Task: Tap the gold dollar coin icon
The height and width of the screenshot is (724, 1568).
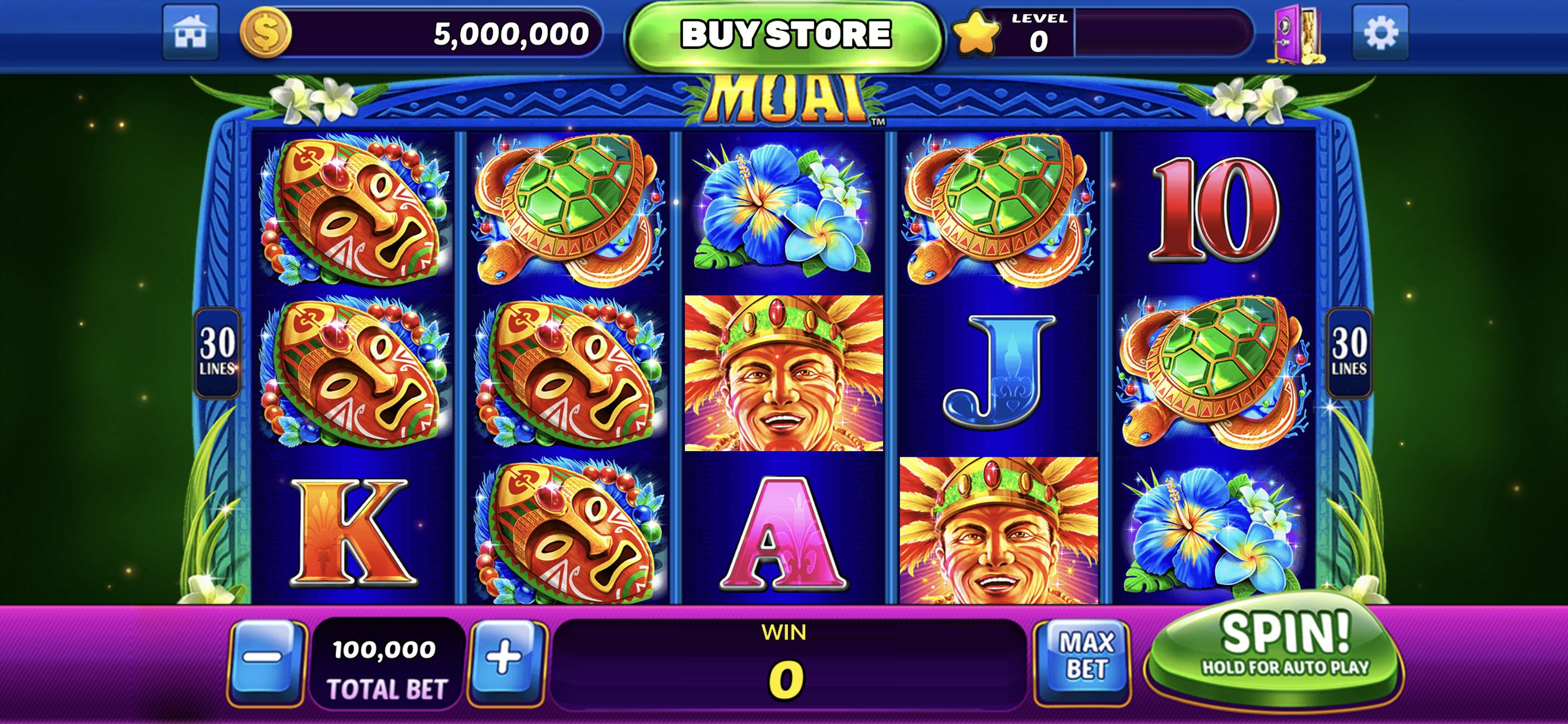Action: pyautogui.click(x=266, y=33)
